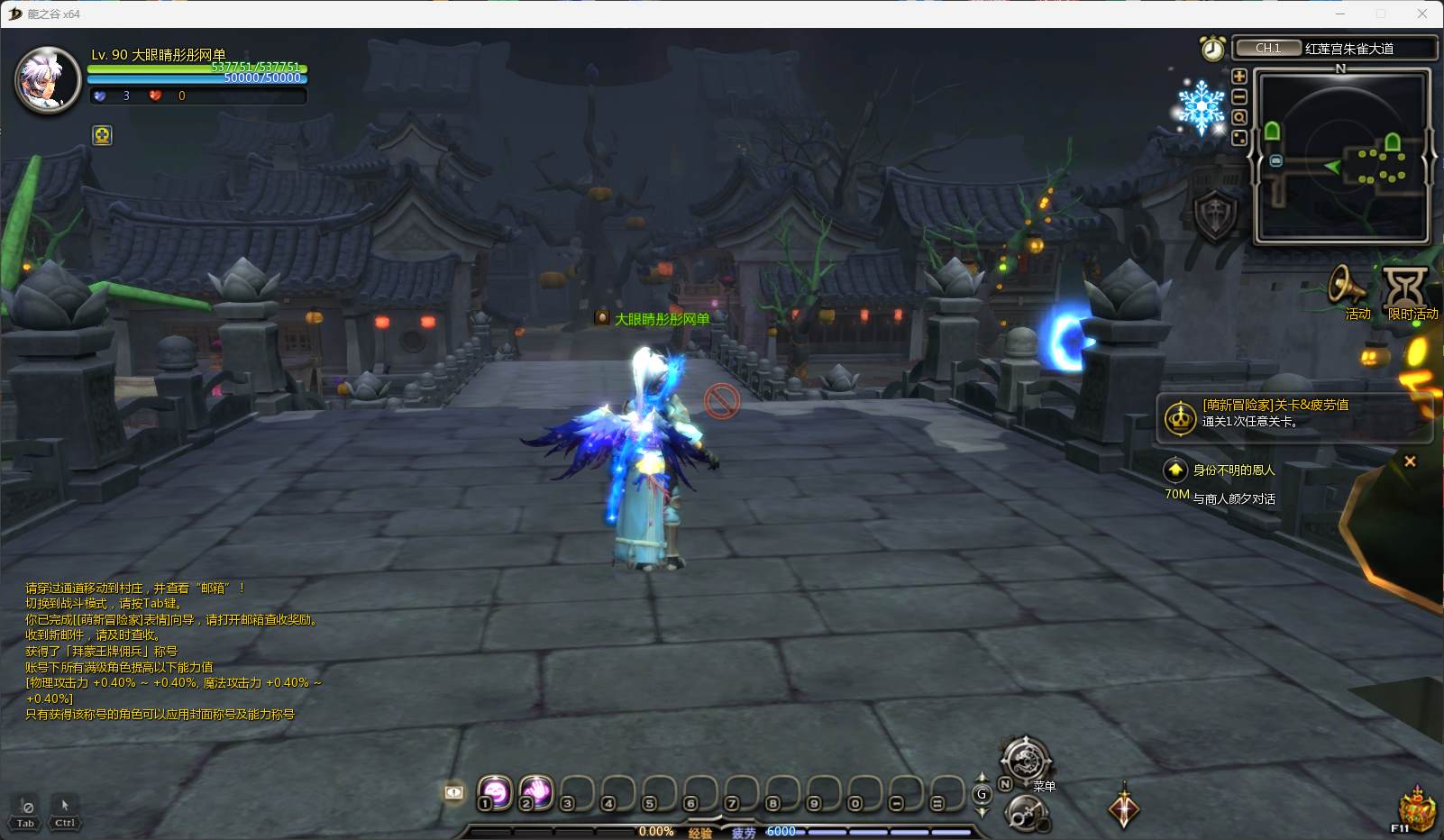Open the alarm clock icon
This screenshot has width=1444, height=840.
pyautogui.click(x=1212, y=48)
